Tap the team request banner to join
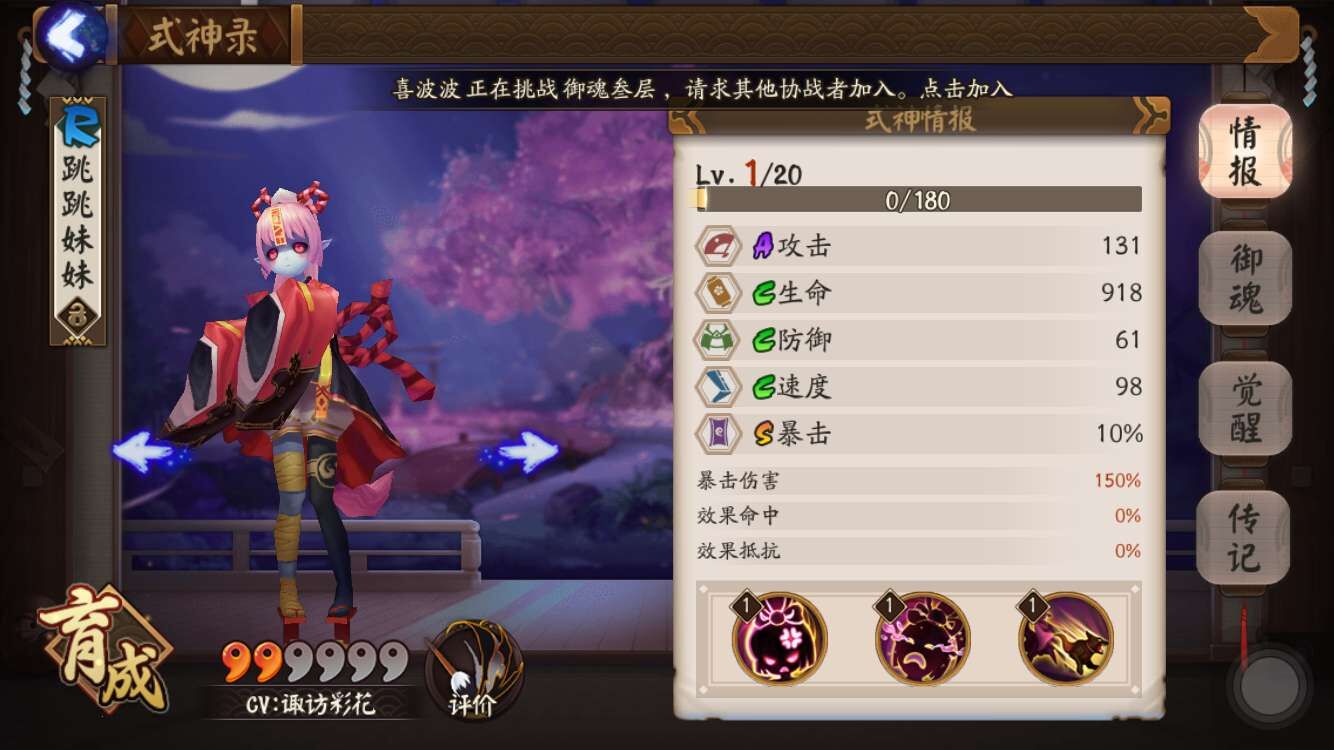This screenshot has width=1334, height=750. pyautogui.click(x=702, y=88)
